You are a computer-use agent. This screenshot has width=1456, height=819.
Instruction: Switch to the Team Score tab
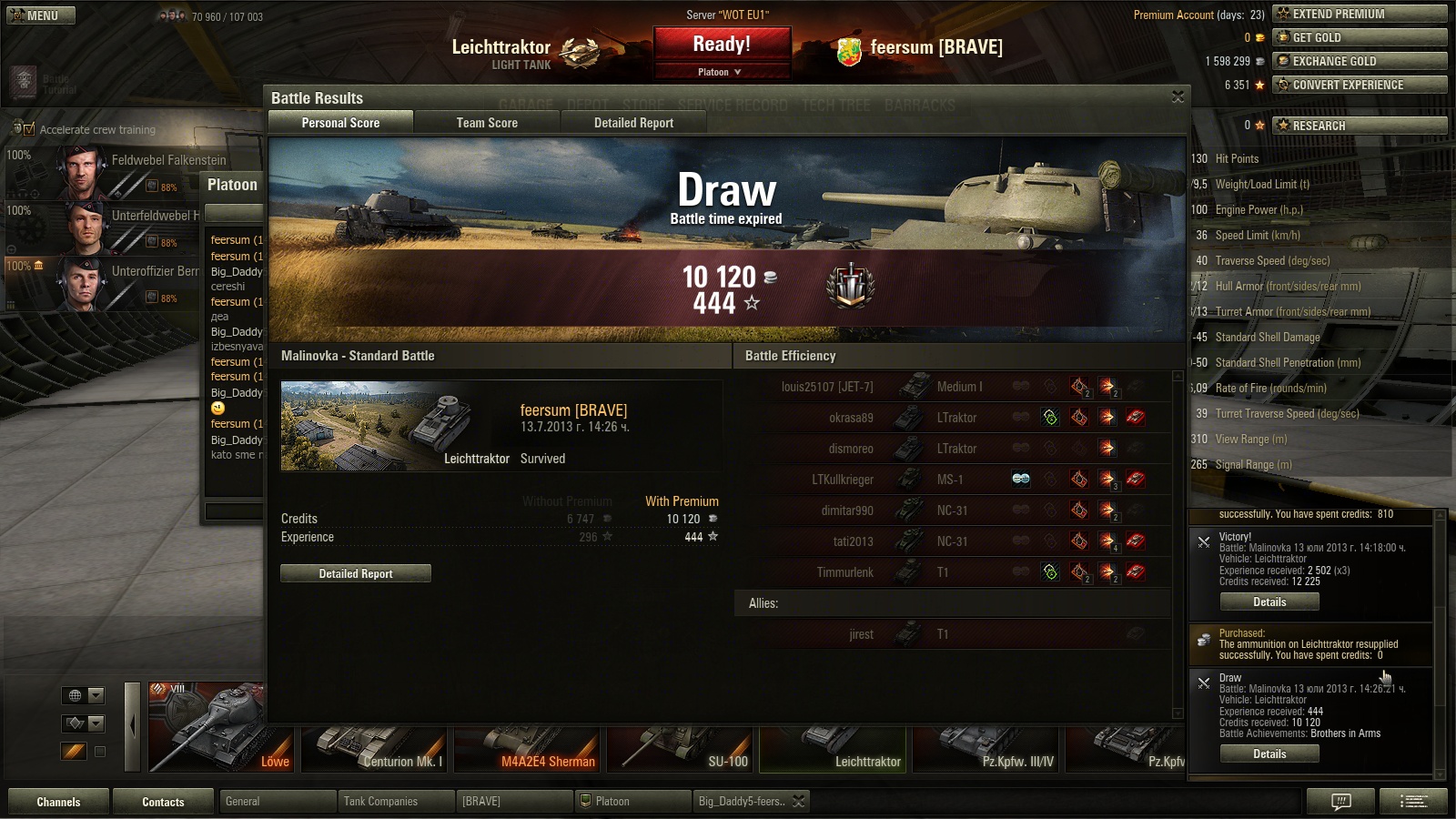point(487,123)
